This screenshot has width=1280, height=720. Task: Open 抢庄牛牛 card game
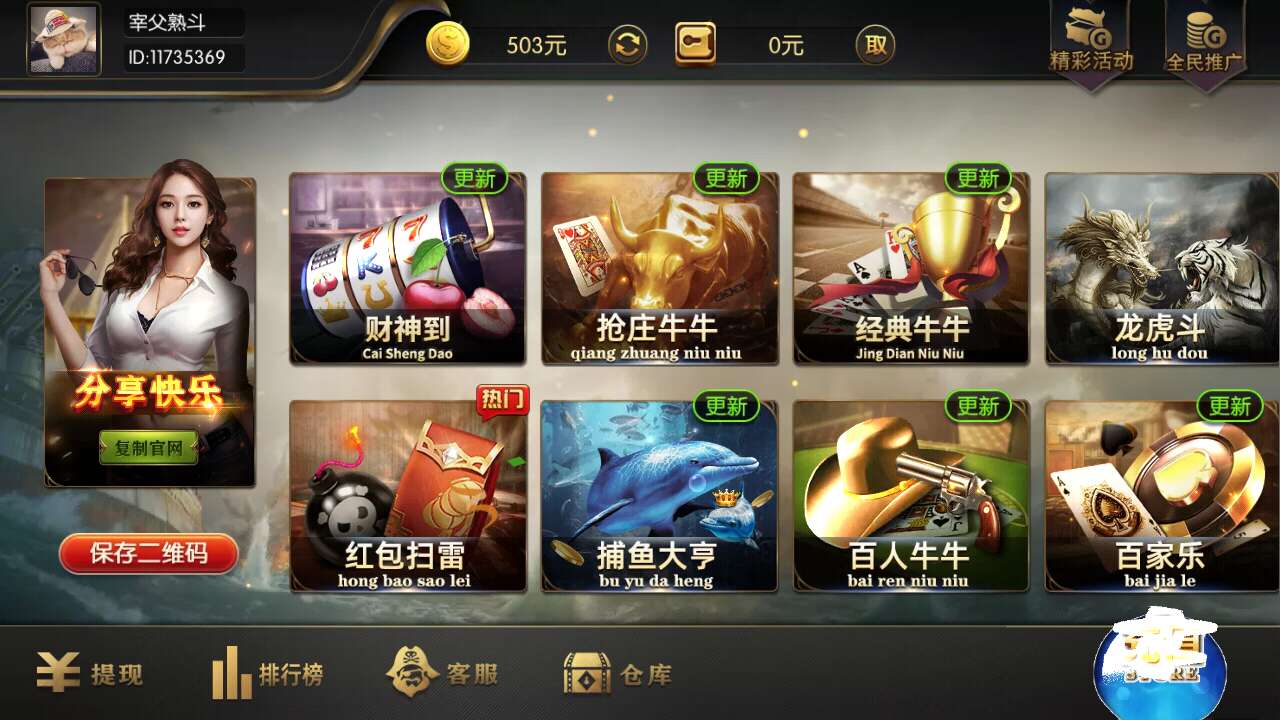pos(658,265)
